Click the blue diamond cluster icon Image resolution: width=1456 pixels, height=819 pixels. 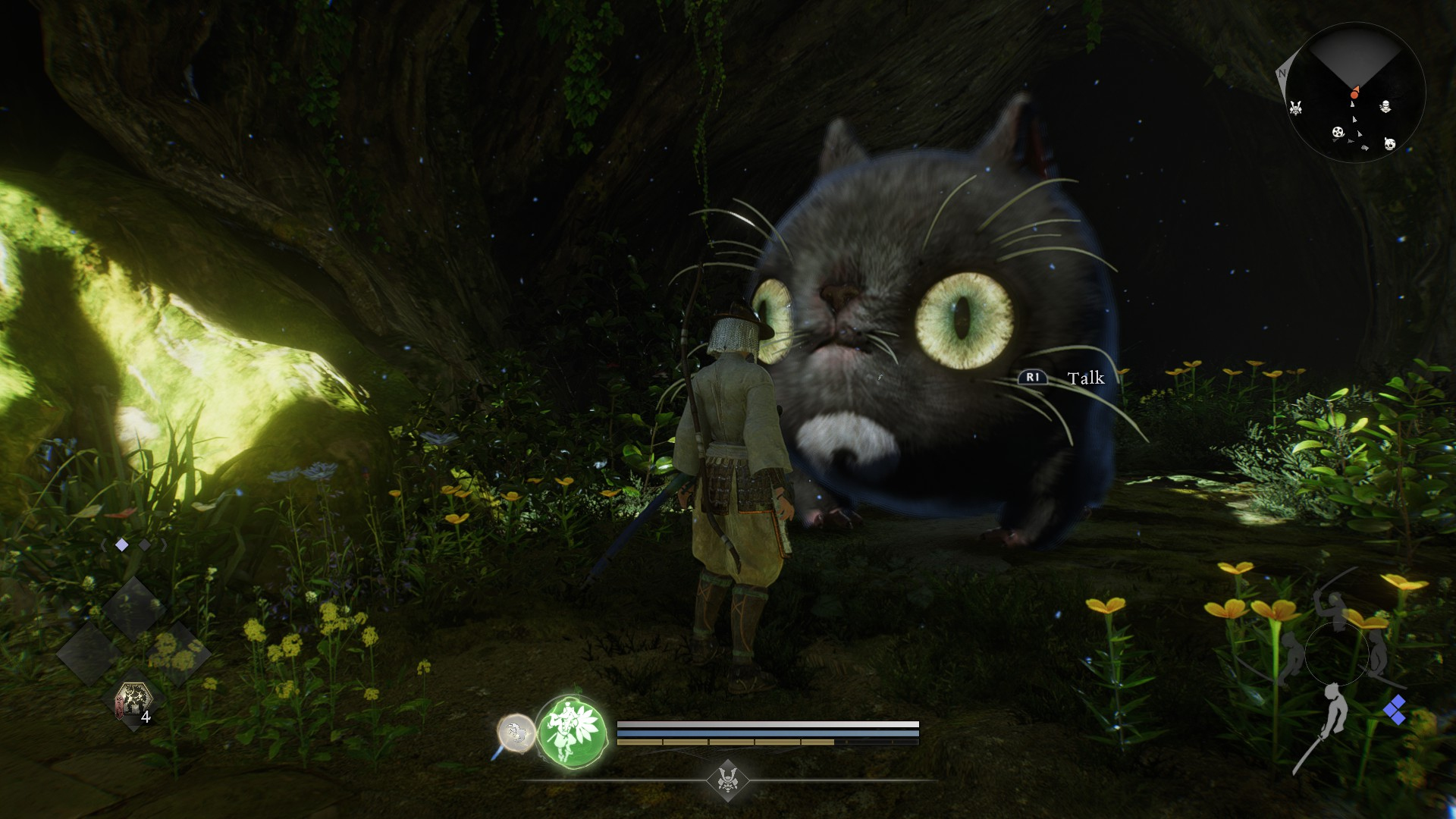1394,711
